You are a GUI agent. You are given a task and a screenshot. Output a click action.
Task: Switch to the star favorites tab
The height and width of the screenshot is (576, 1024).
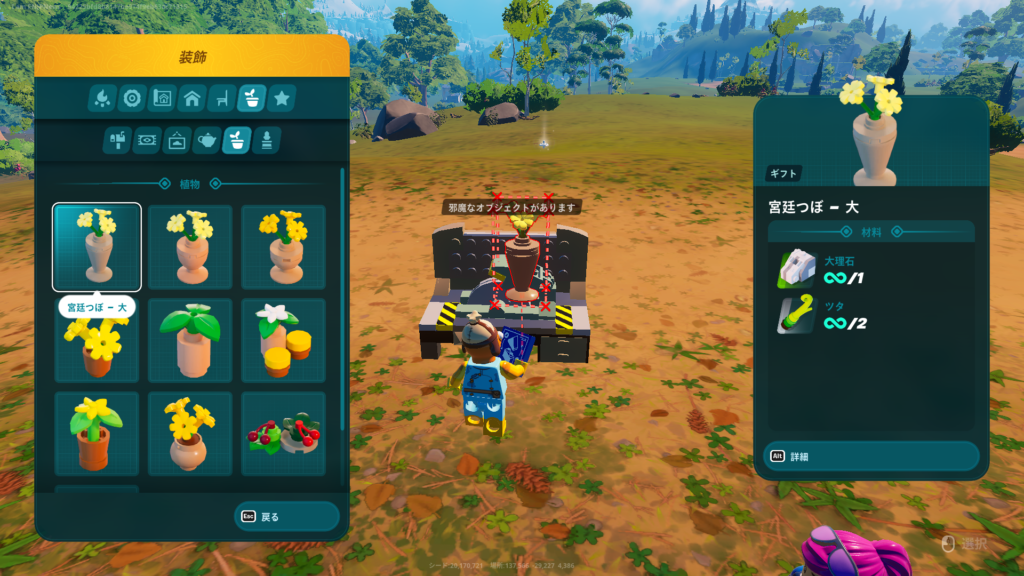click(x=282, y=98)
